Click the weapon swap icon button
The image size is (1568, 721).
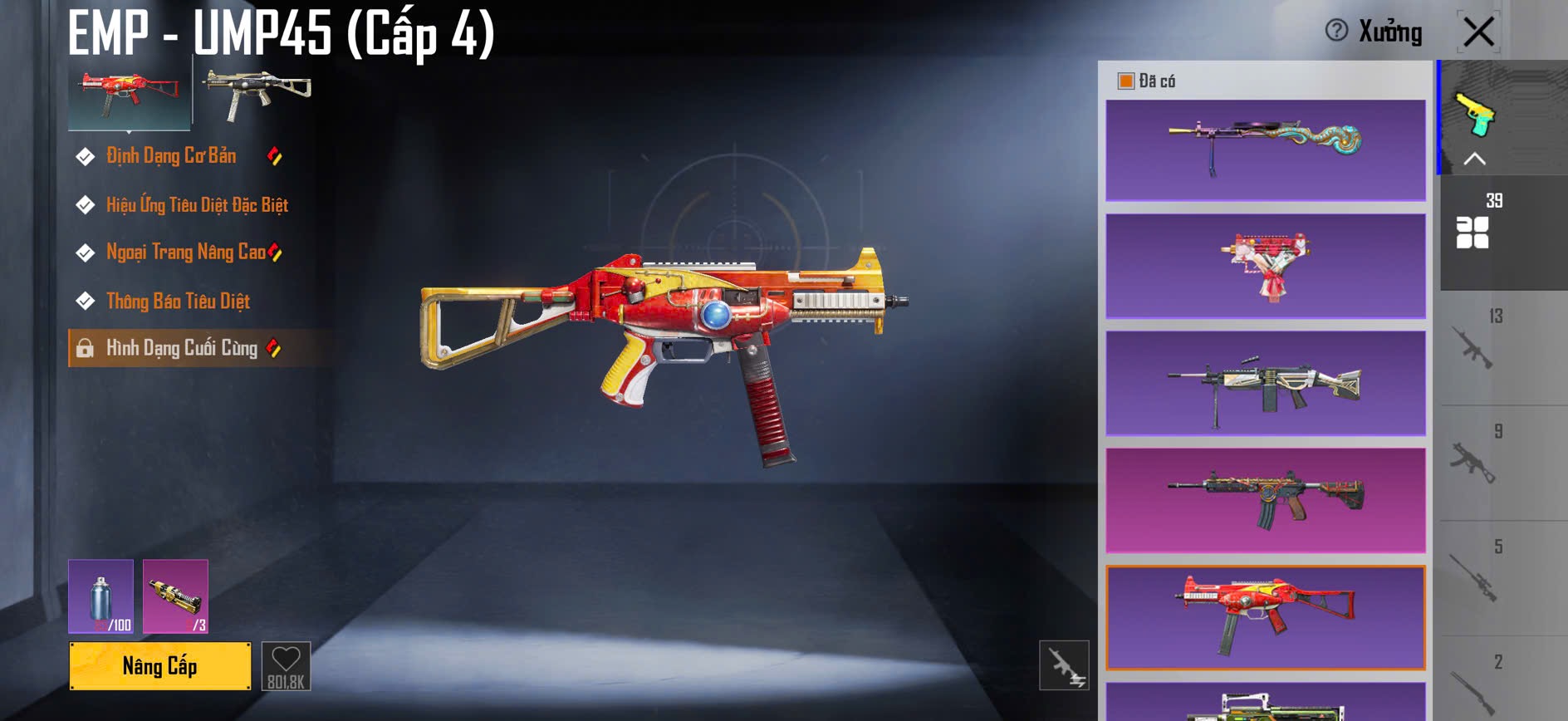point(1064,665)
